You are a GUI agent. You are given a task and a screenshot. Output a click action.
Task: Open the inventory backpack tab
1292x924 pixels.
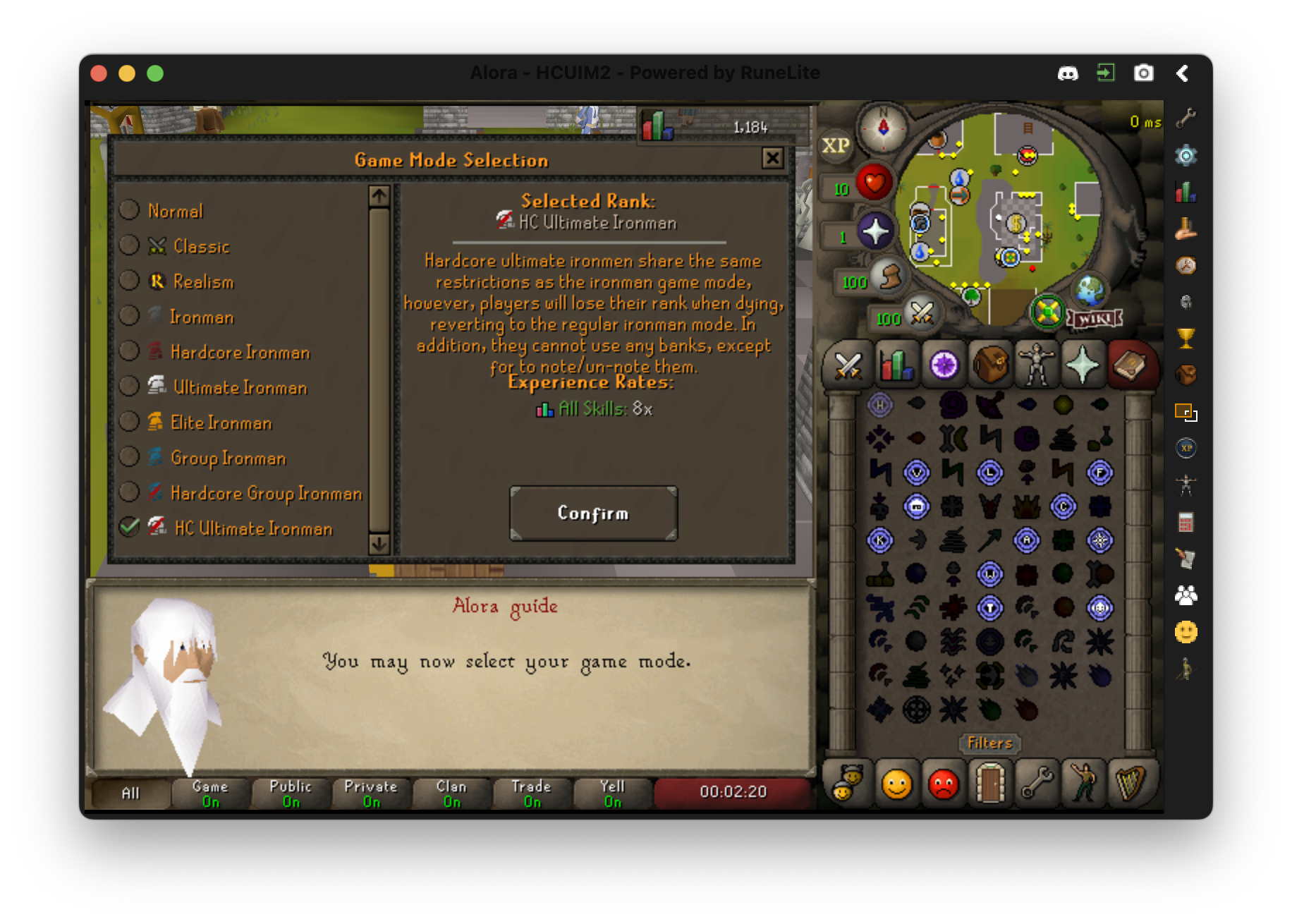pos(990,364)
